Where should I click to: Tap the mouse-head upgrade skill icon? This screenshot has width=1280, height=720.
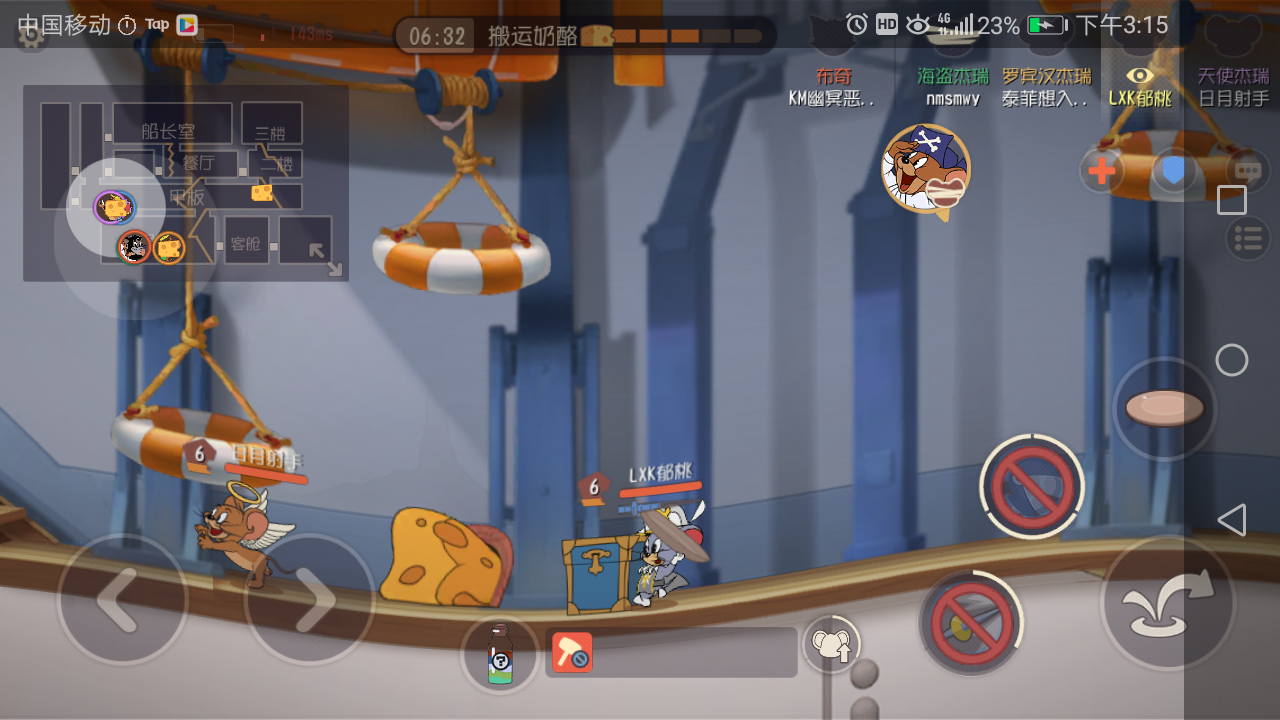pos(833,645)
